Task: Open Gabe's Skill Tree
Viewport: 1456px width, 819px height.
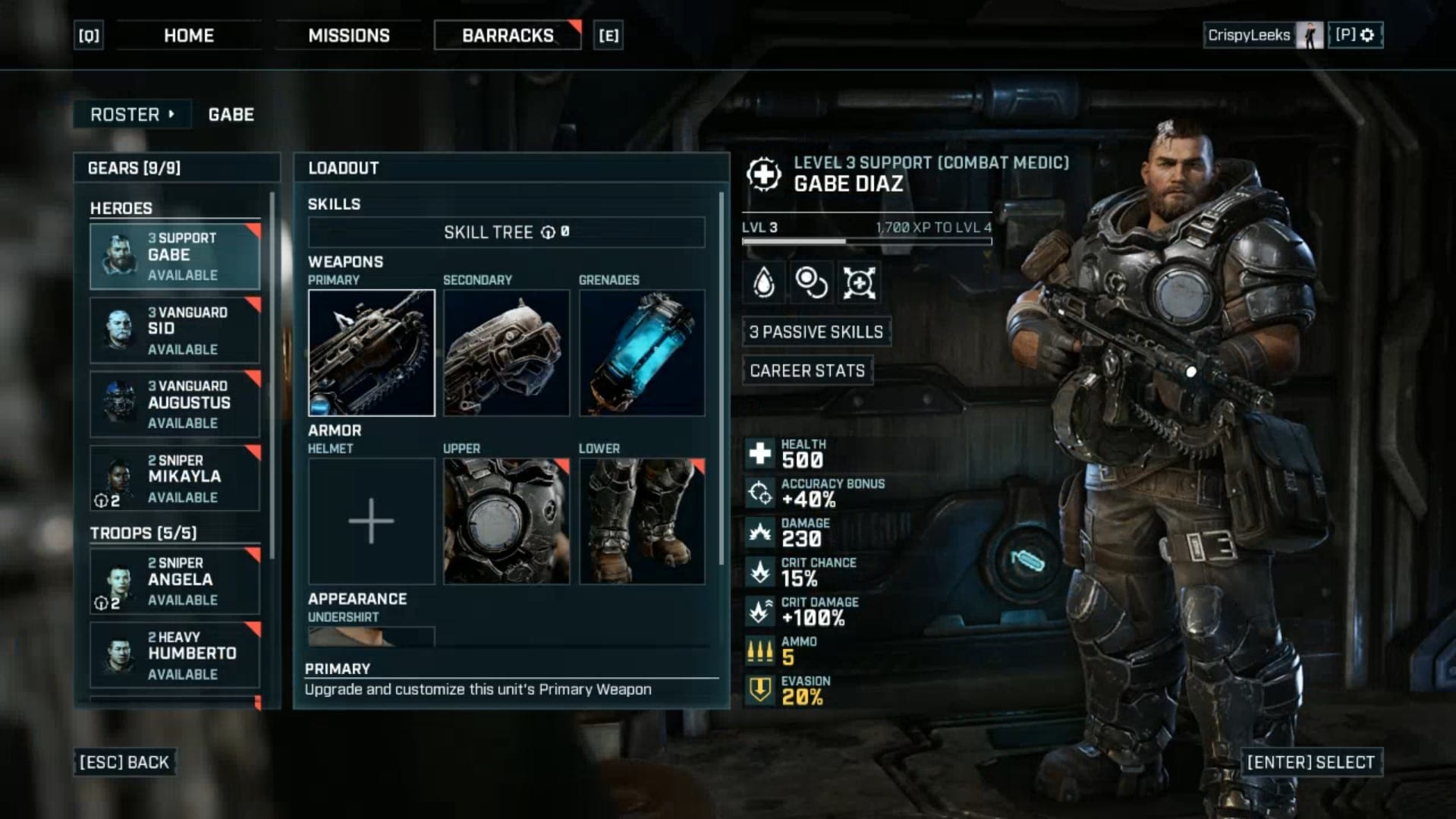Action: pos(506,232)
